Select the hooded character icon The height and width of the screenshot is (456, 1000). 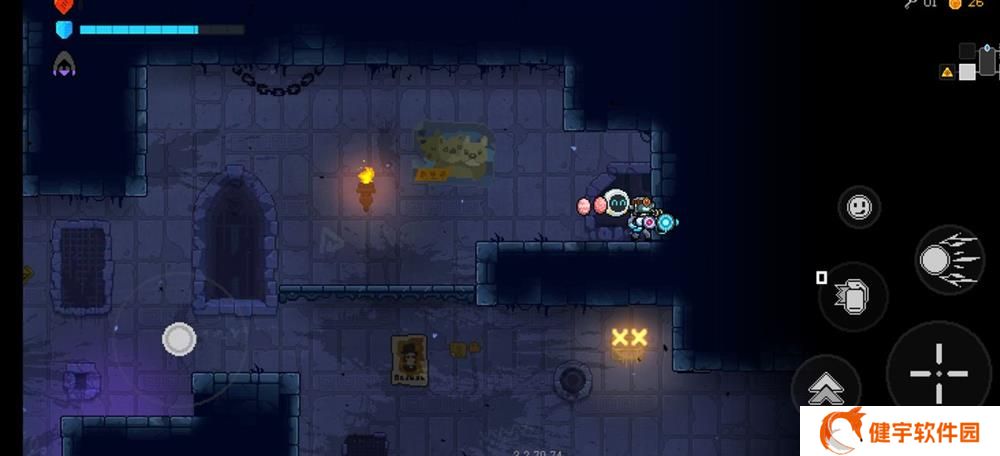[65, 65]
